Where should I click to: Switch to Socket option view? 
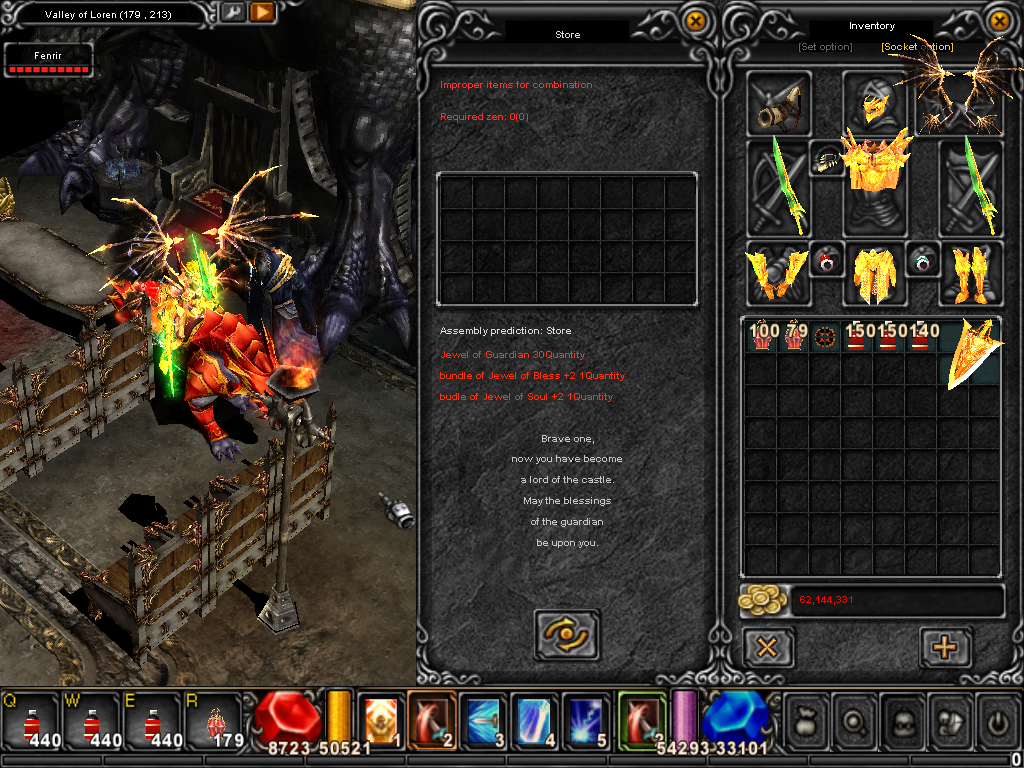(x=917, y=47)
